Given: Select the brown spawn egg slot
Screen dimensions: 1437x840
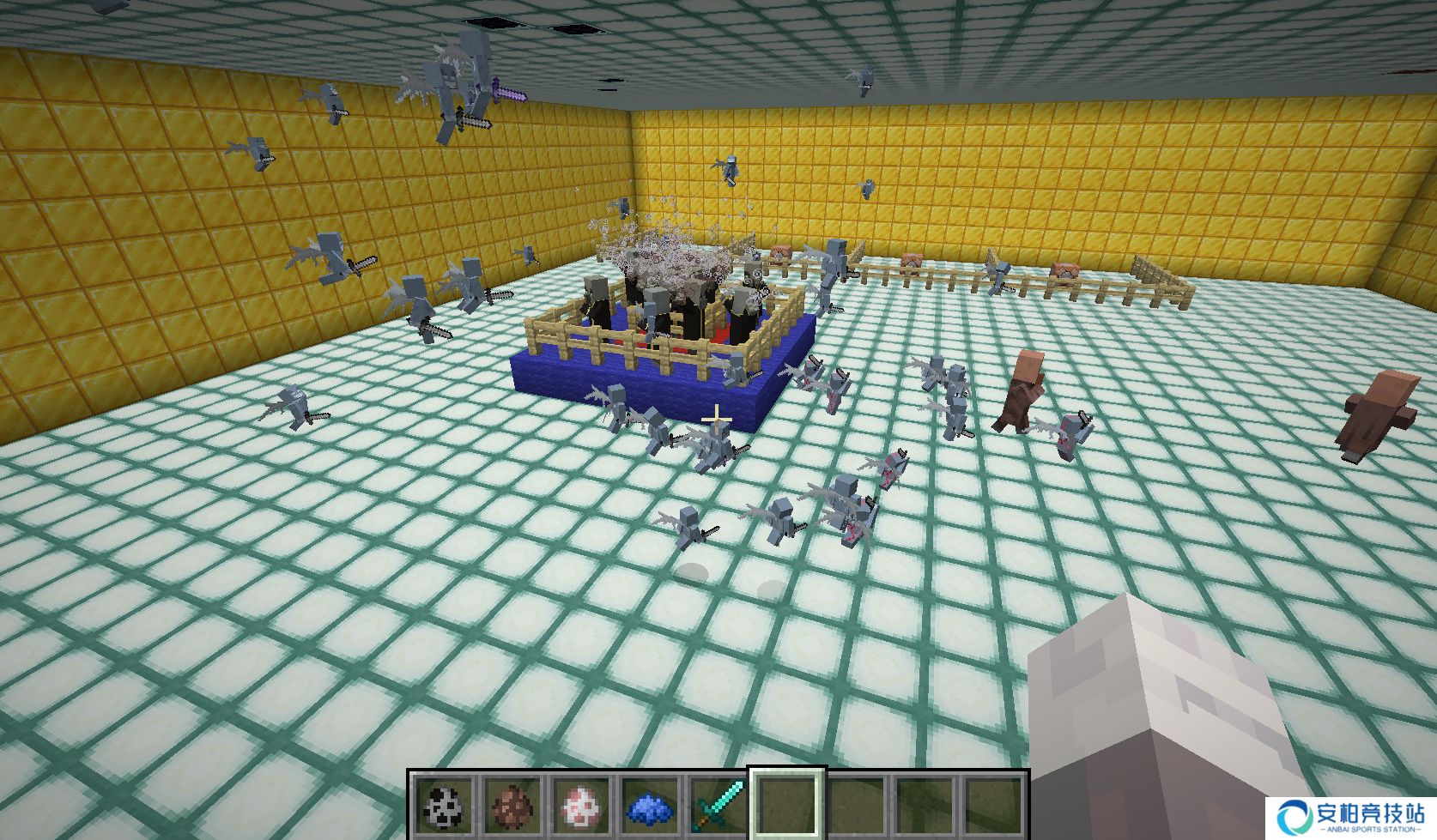Looking at the screenshot, I should pos(514,806).
